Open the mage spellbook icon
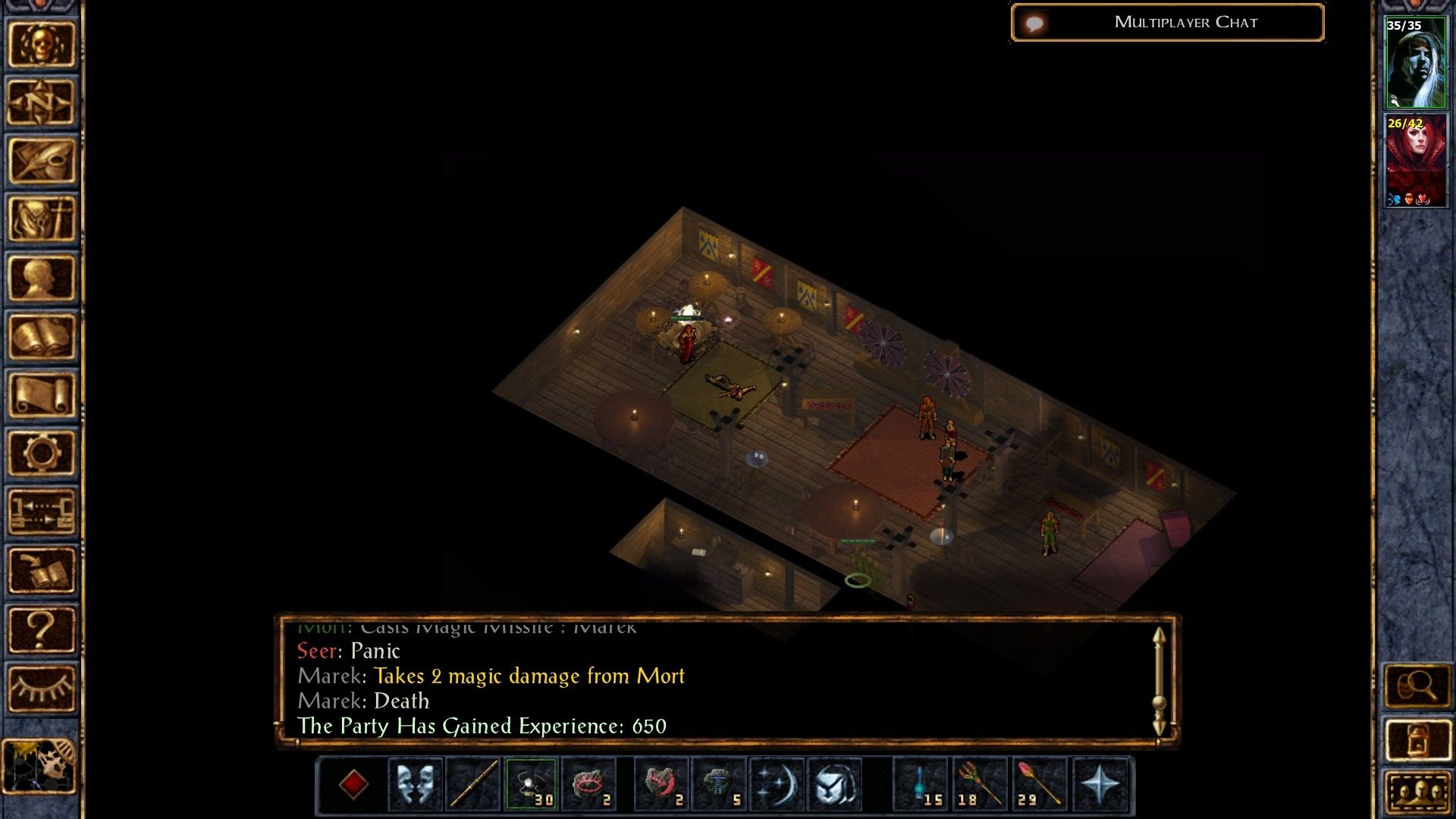The image size is (1456, 819). (x=42, y=337)
